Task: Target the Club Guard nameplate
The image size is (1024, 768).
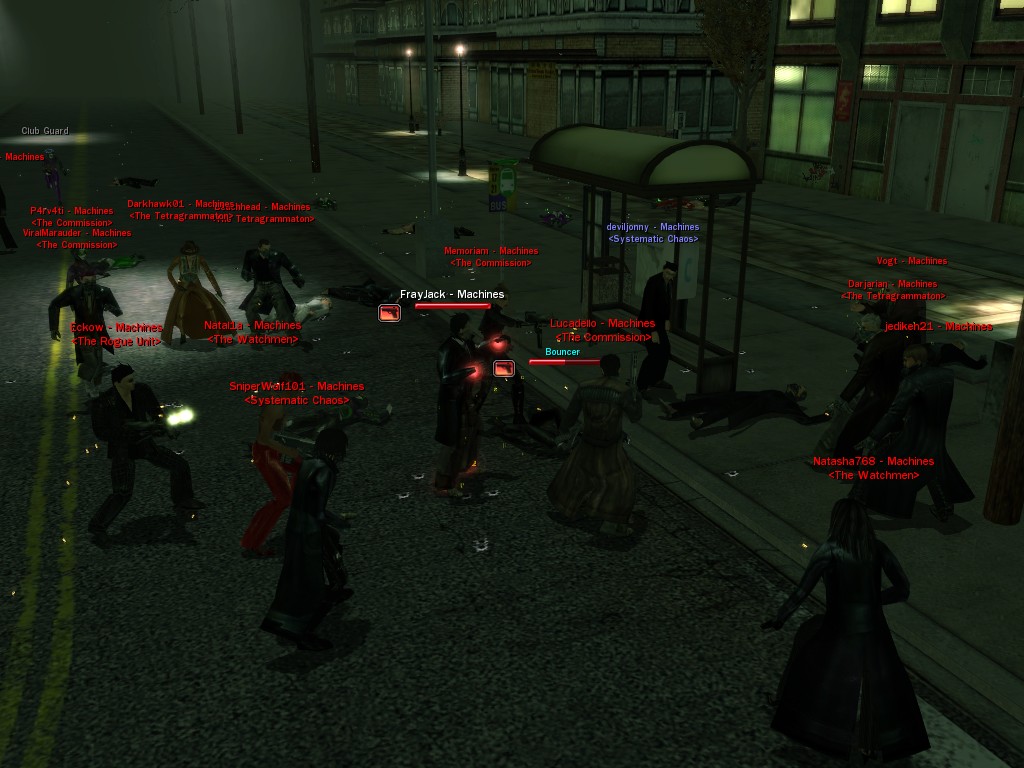Action: pyautogui.click(x=45, y=131)
